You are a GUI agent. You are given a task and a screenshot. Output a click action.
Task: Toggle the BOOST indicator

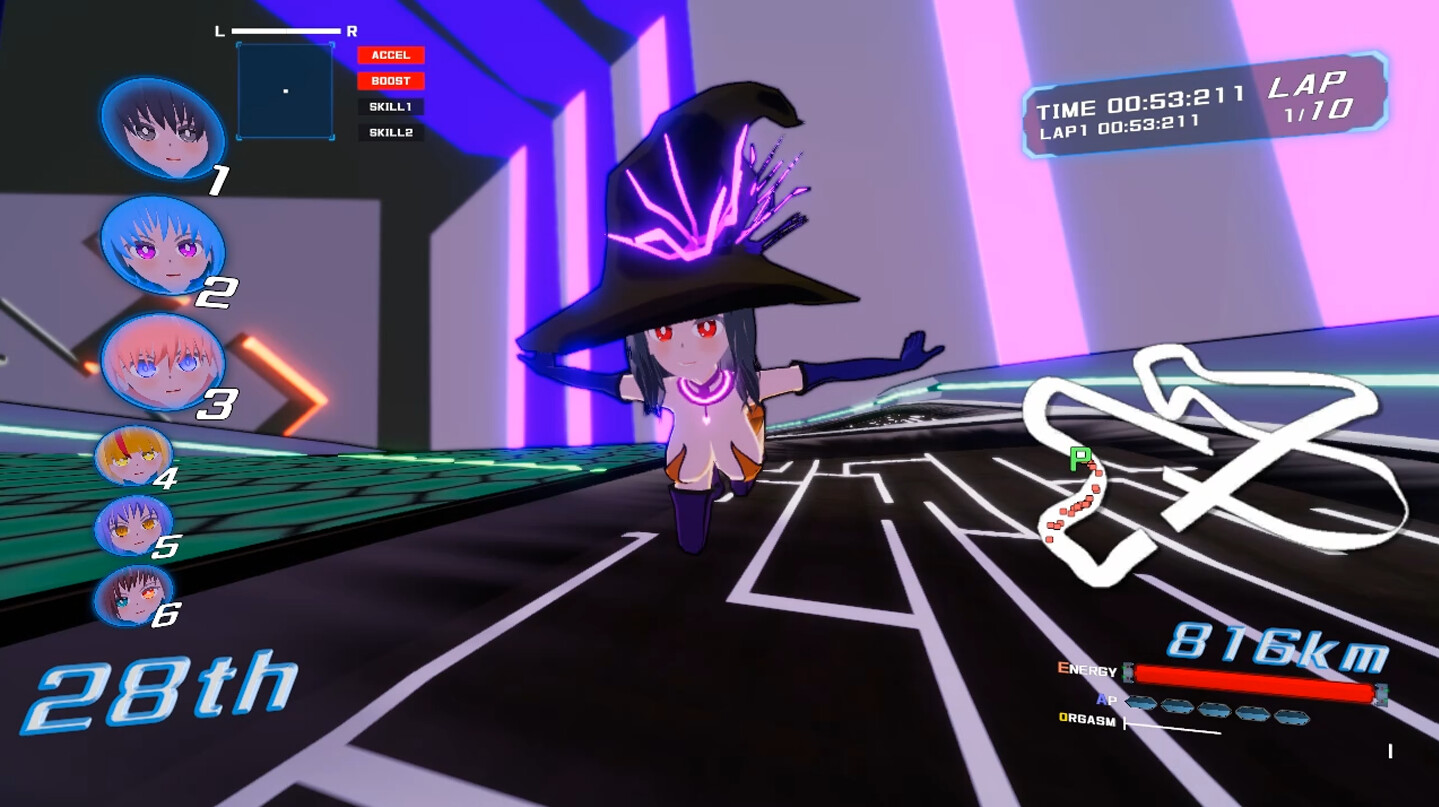[x=391, y=81]
